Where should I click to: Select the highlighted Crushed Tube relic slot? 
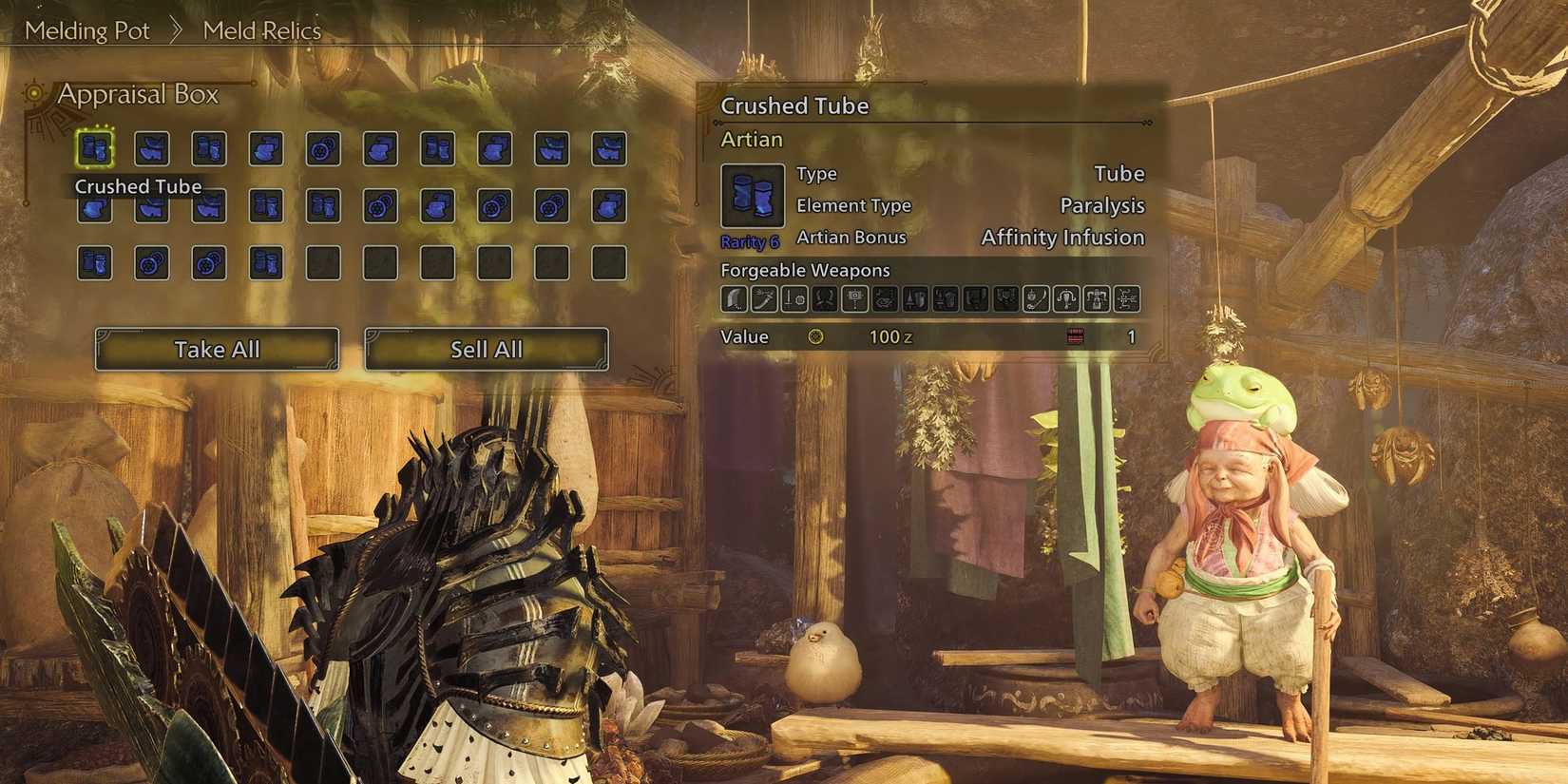click(x=94, y=147)
